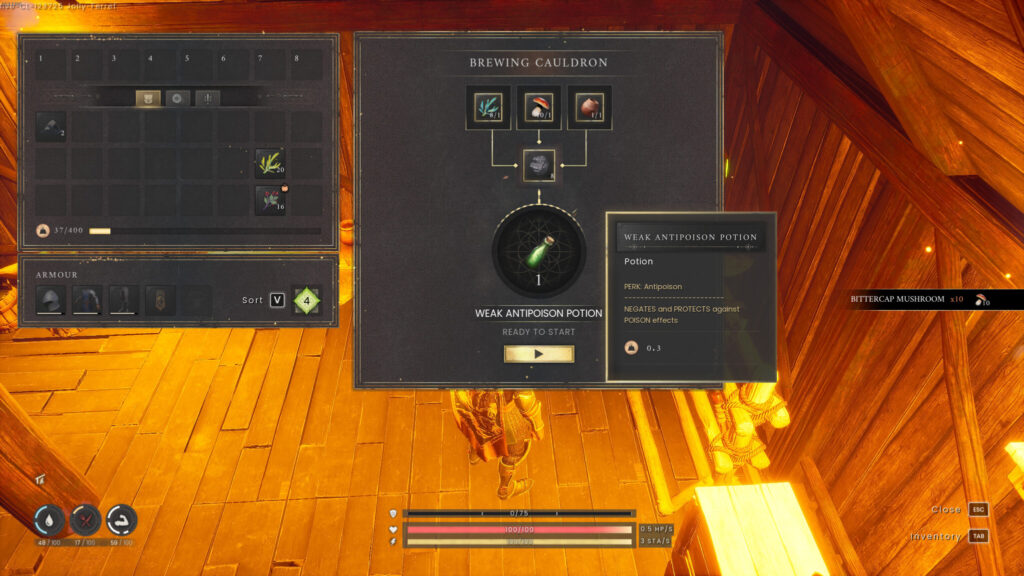Screen dimensions: 1024x576
Task: Sort the inventory items
Action: tap(277, 300)
